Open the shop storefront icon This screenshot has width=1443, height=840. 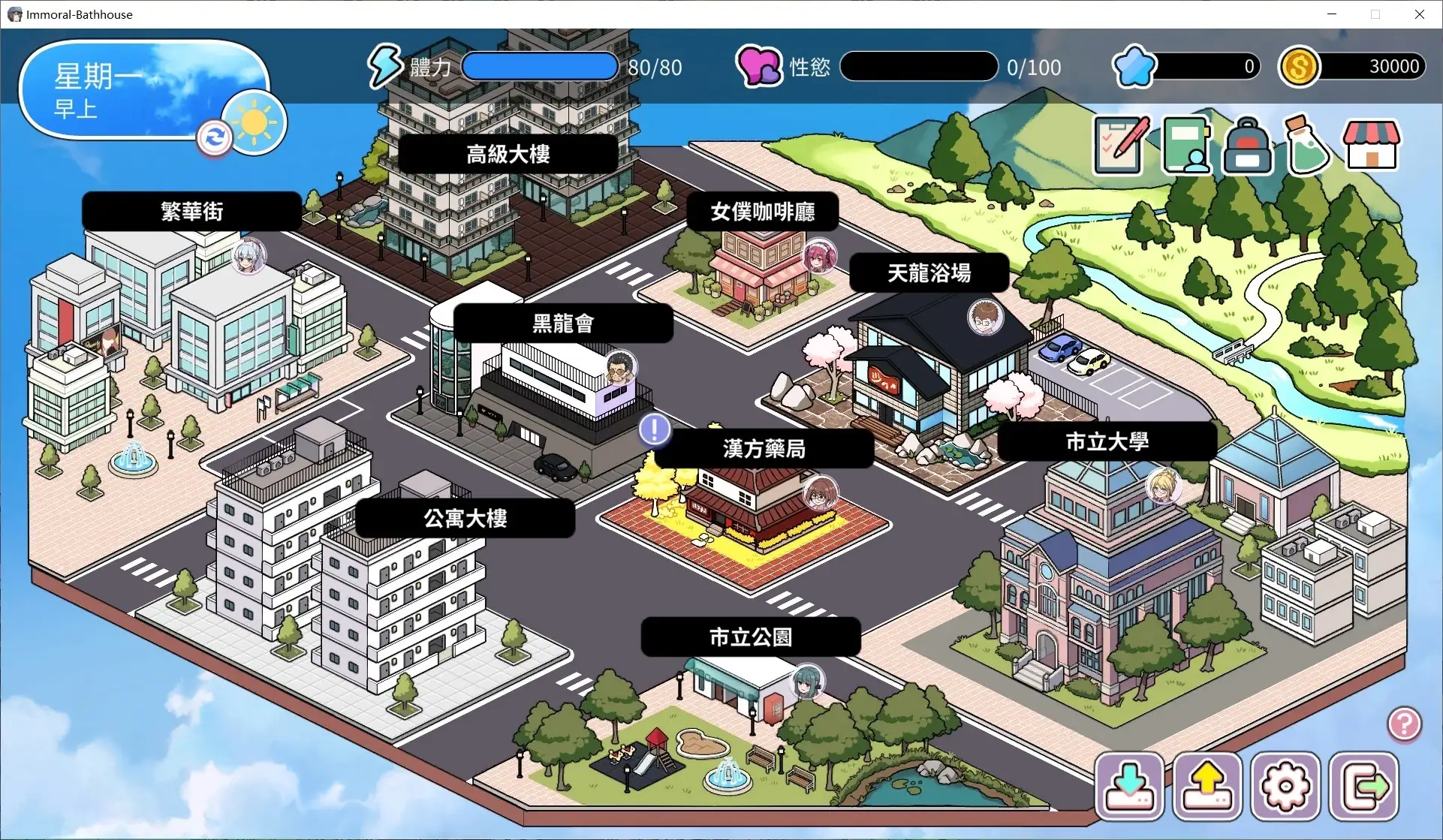click(1371, 144)
